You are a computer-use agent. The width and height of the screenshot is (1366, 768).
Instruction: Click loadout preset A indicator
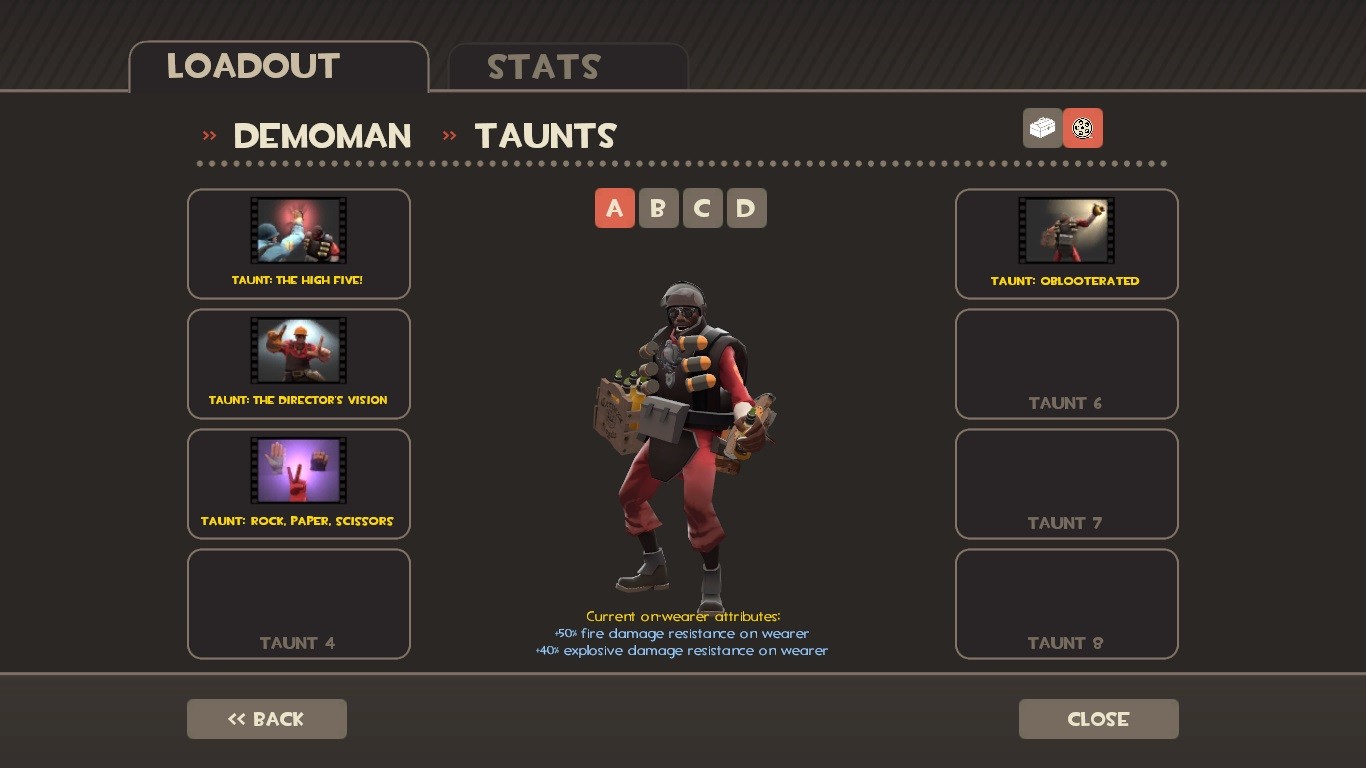615,208
